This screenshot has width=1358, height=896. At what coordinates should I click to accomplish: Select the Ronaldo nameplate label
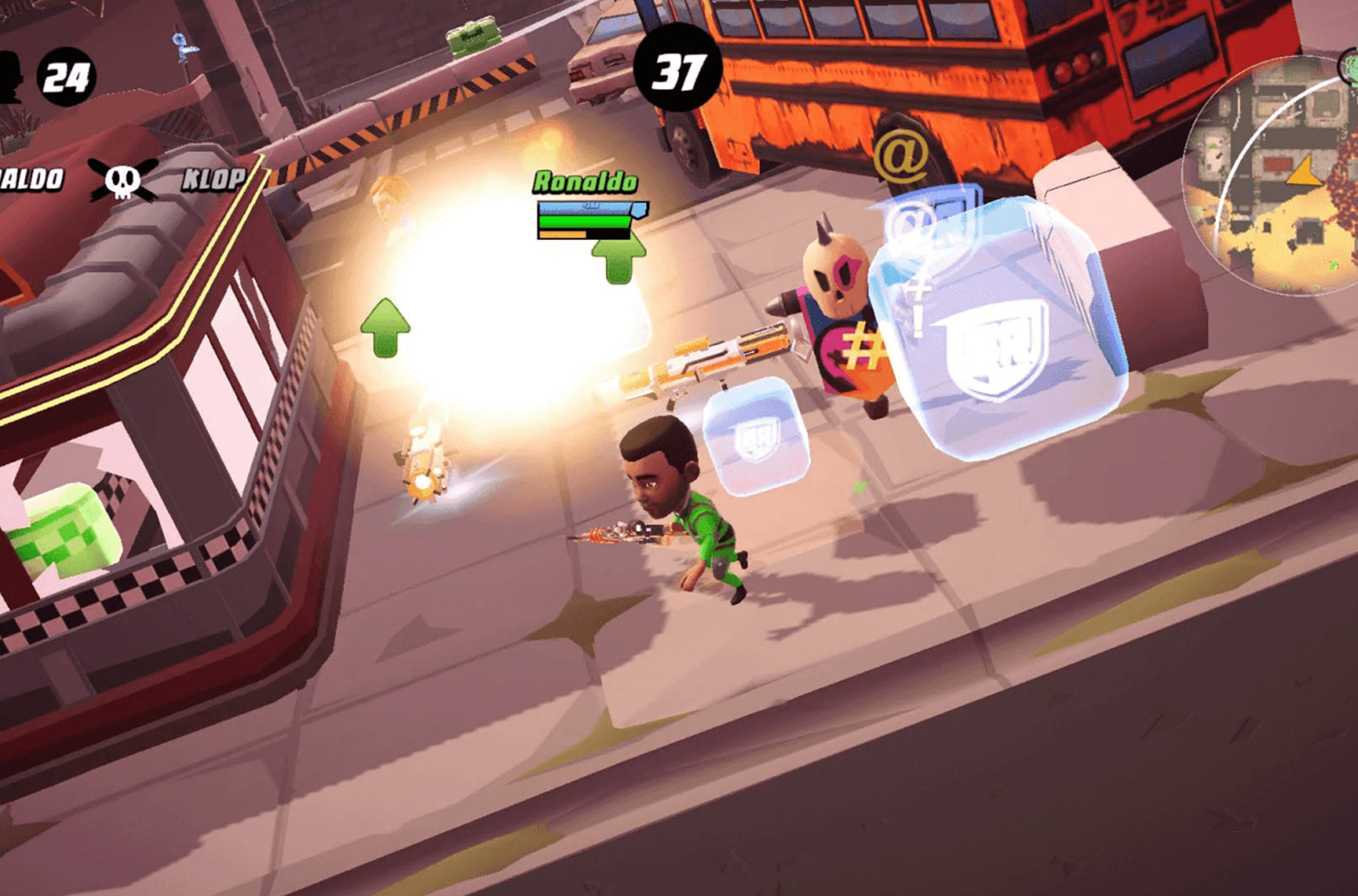point(585,181)
